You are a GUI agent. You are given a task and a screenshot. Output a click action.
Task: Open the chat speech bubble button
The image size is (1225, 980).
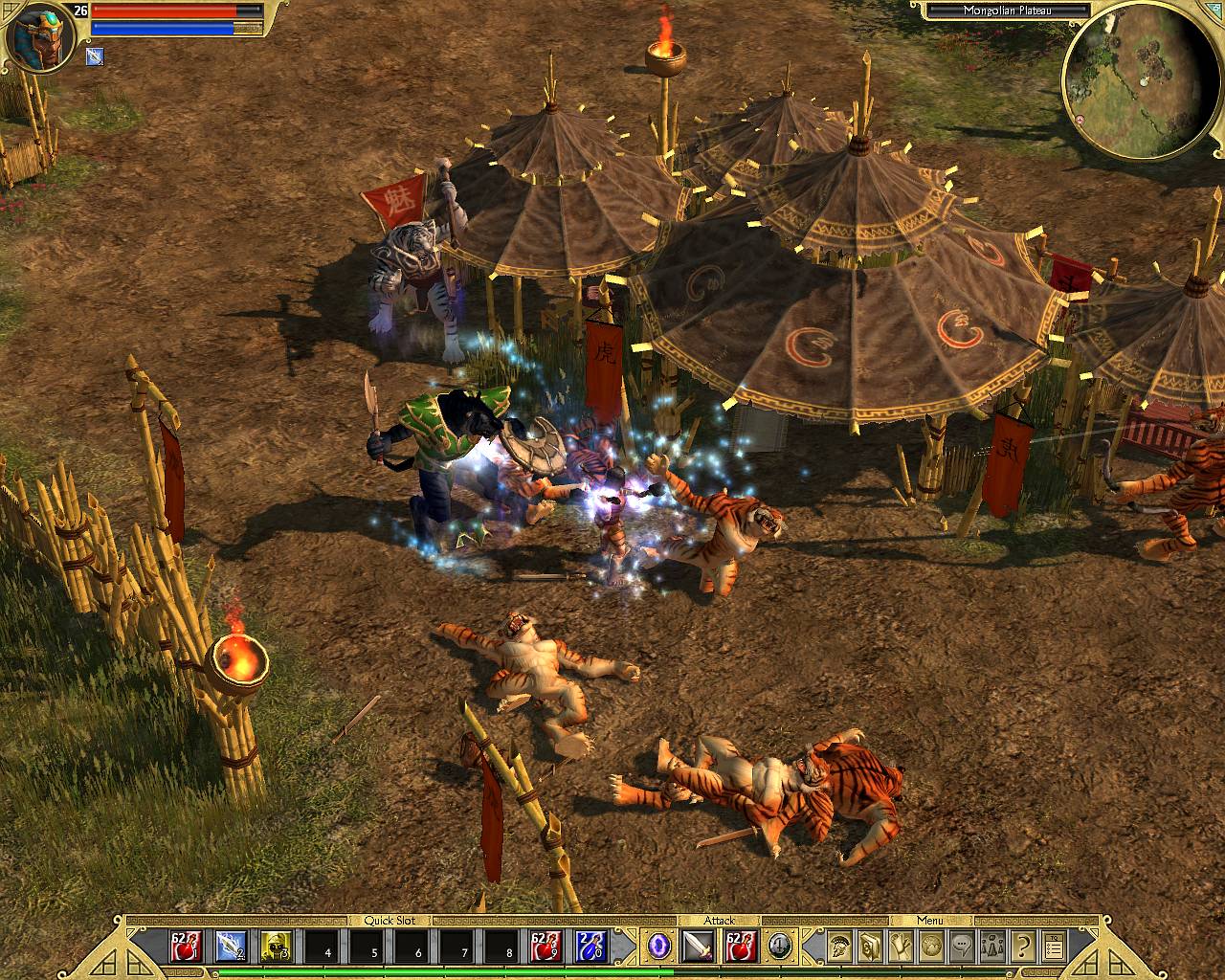point(962,947)
